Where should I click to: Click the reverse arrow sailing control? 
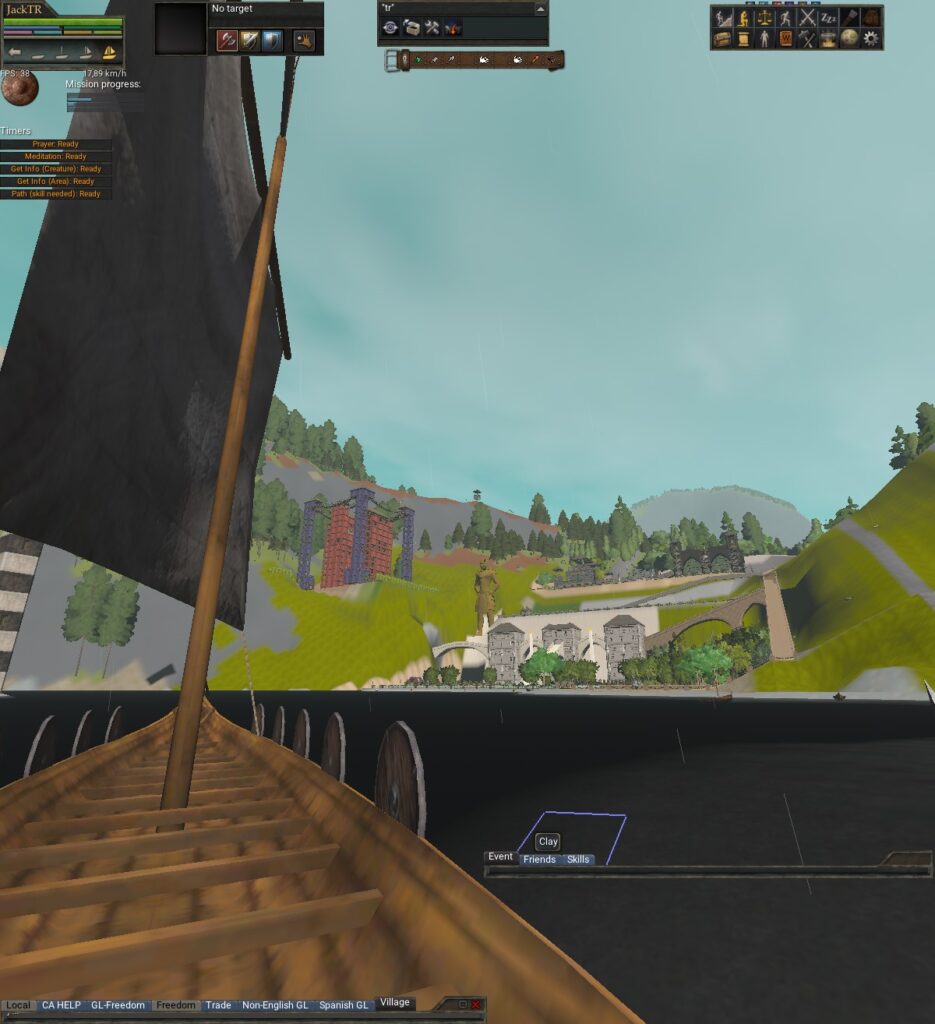[x=15, y=53]
